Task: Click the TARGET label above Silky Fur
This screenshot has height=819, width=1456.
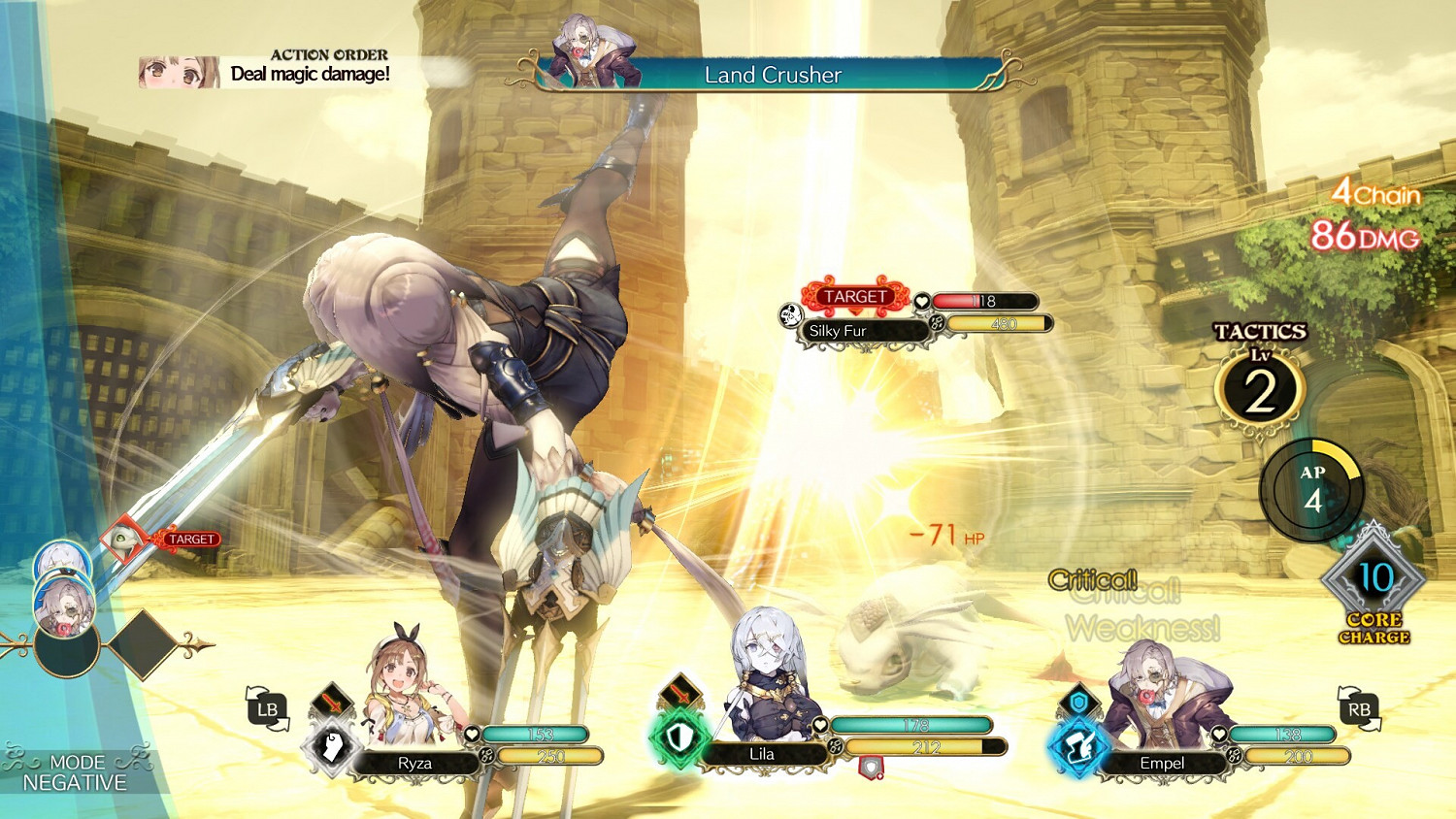Action: click(x=854, y=296)
